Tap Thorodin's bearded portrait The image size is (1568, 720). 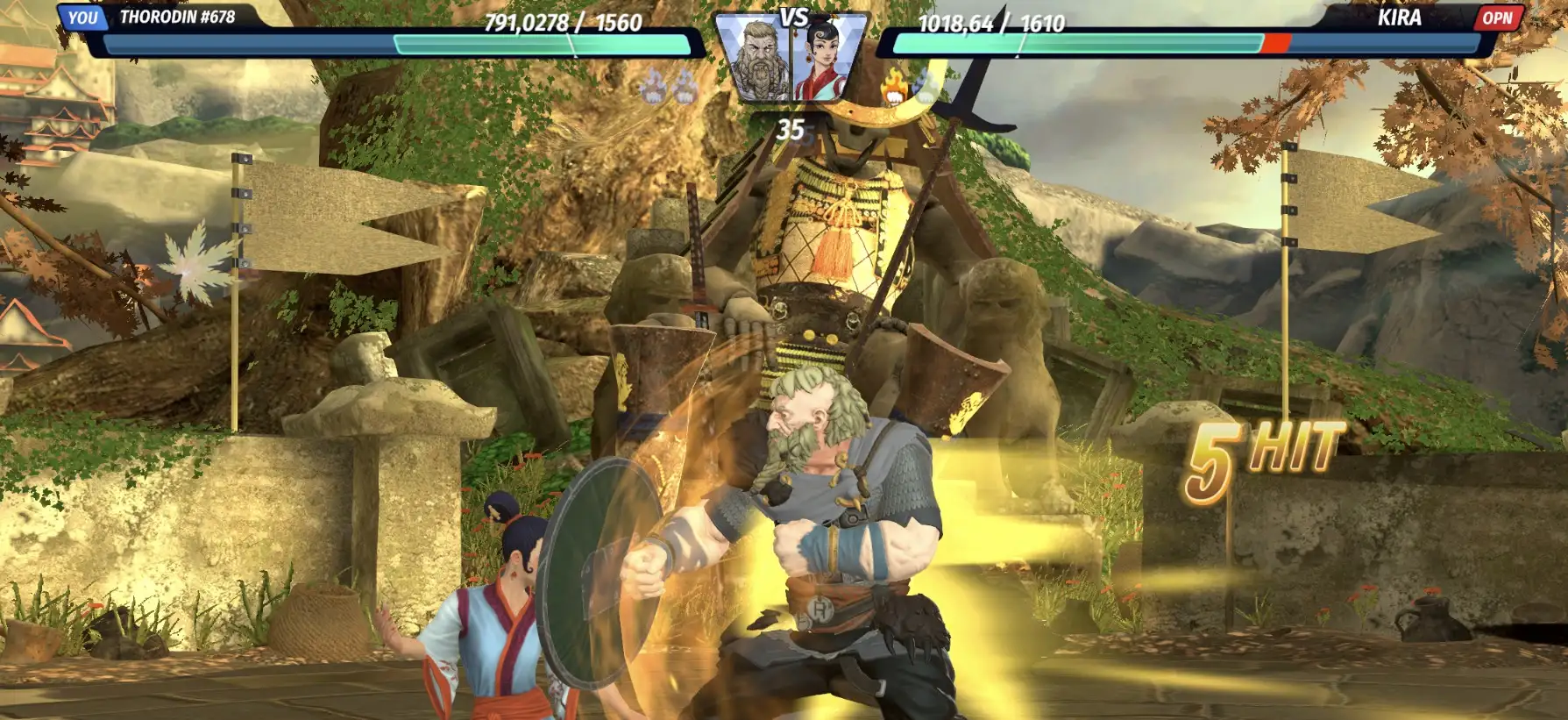(756, 60)
